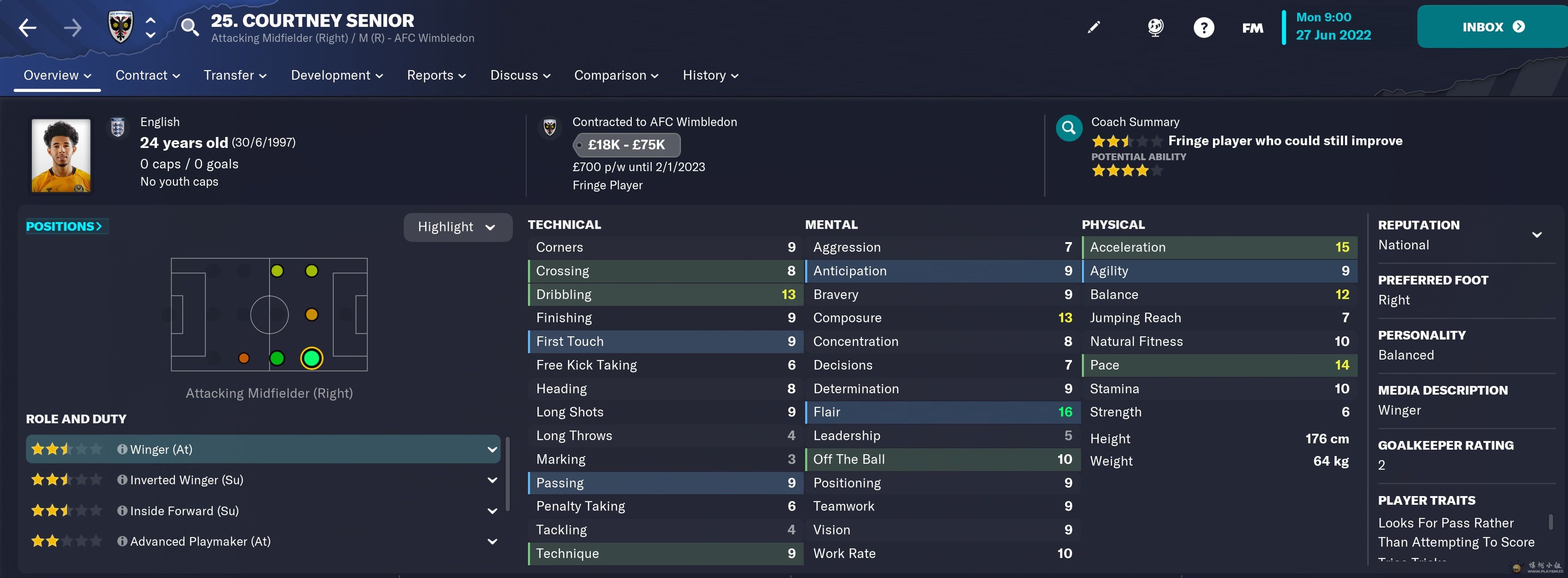Open the Development menu

tap(337, 76)
